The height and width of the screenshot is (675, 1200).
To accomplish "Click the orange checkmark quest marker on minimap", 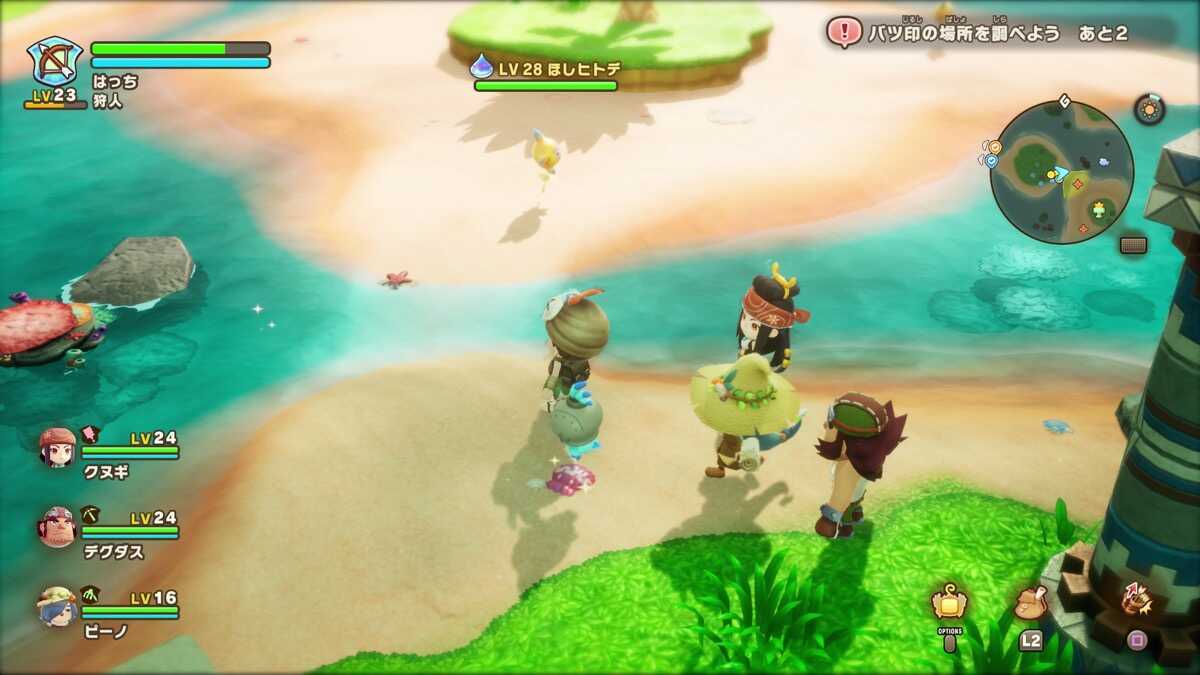I will click(x=994, y=147).
